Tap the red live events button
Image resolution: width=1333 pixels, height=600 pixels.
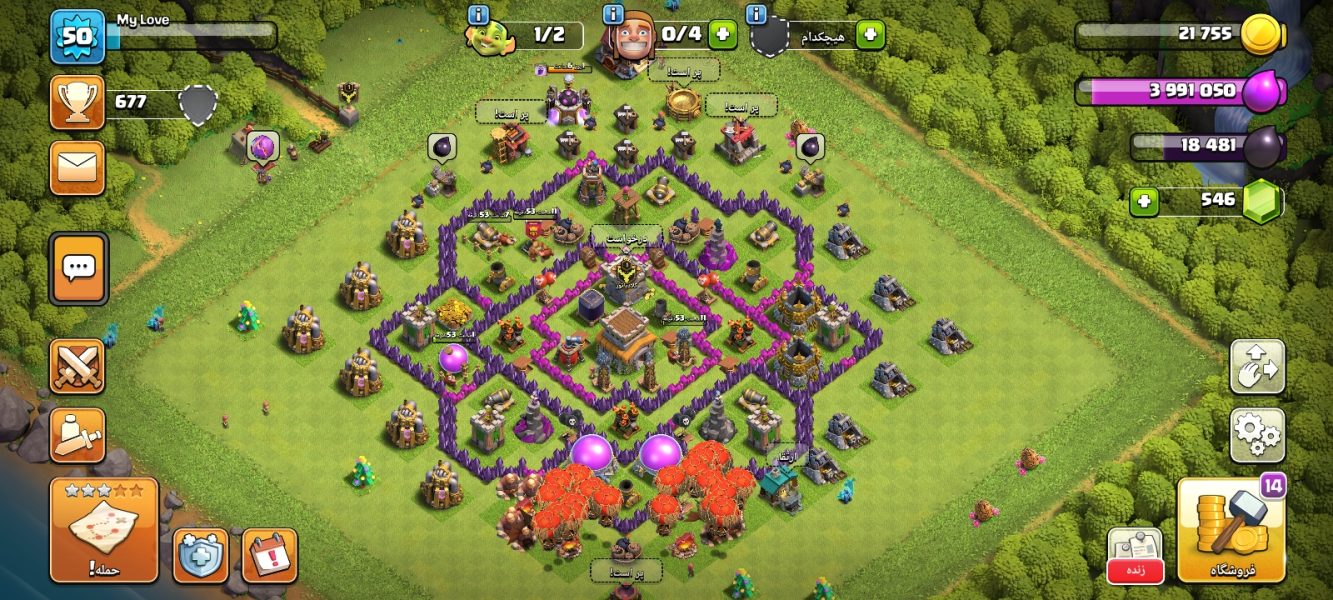[1134, 556]
